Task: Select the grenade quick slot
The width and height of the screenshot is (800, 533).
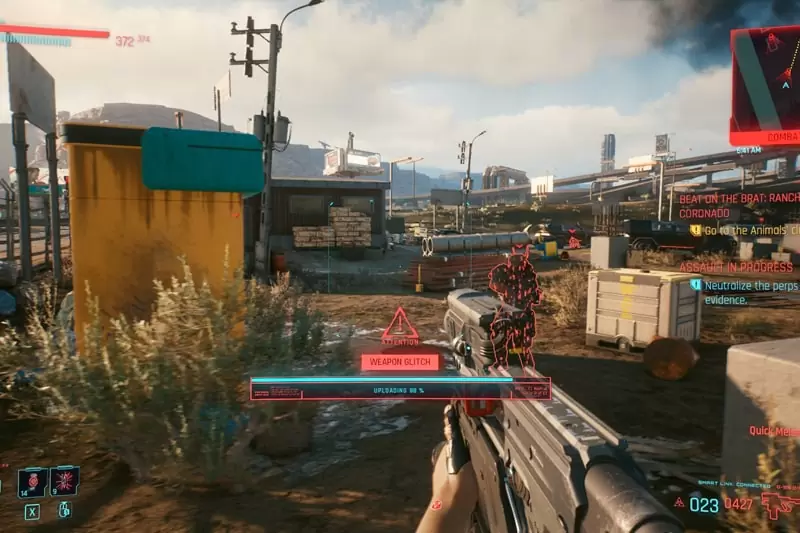Action: (65, 481)
